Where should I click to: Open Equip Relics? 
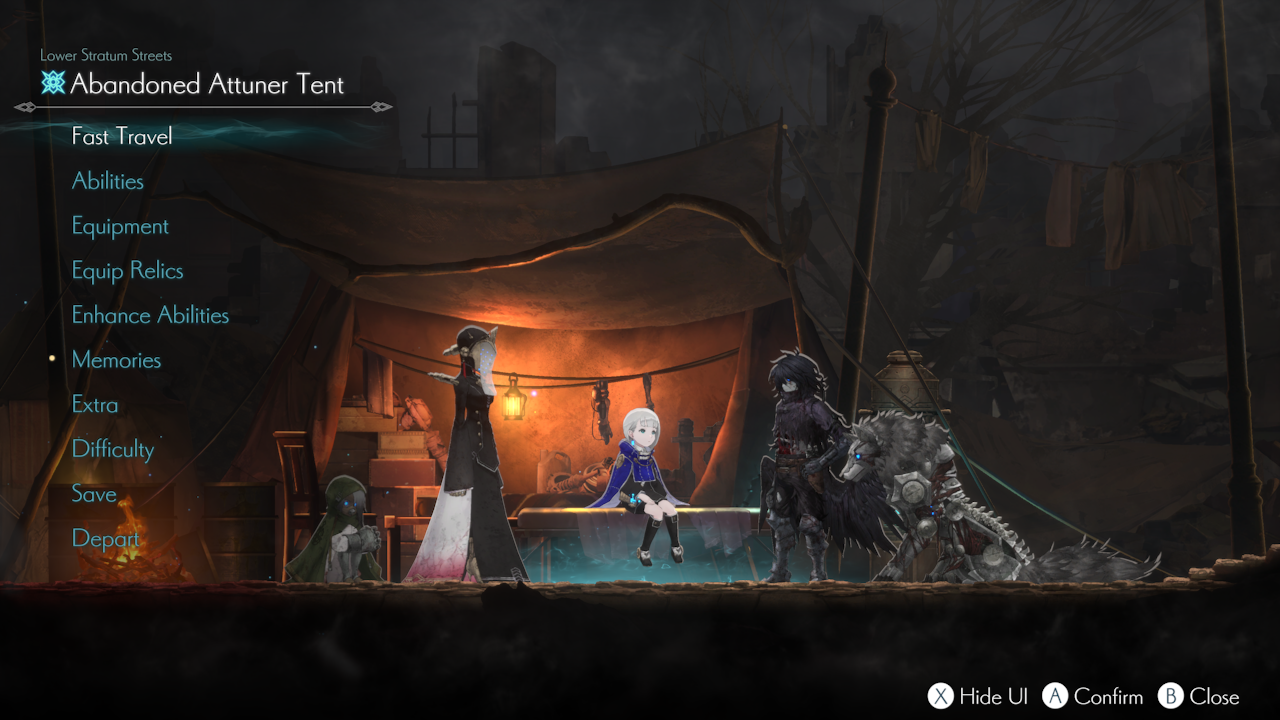(127, 271)
